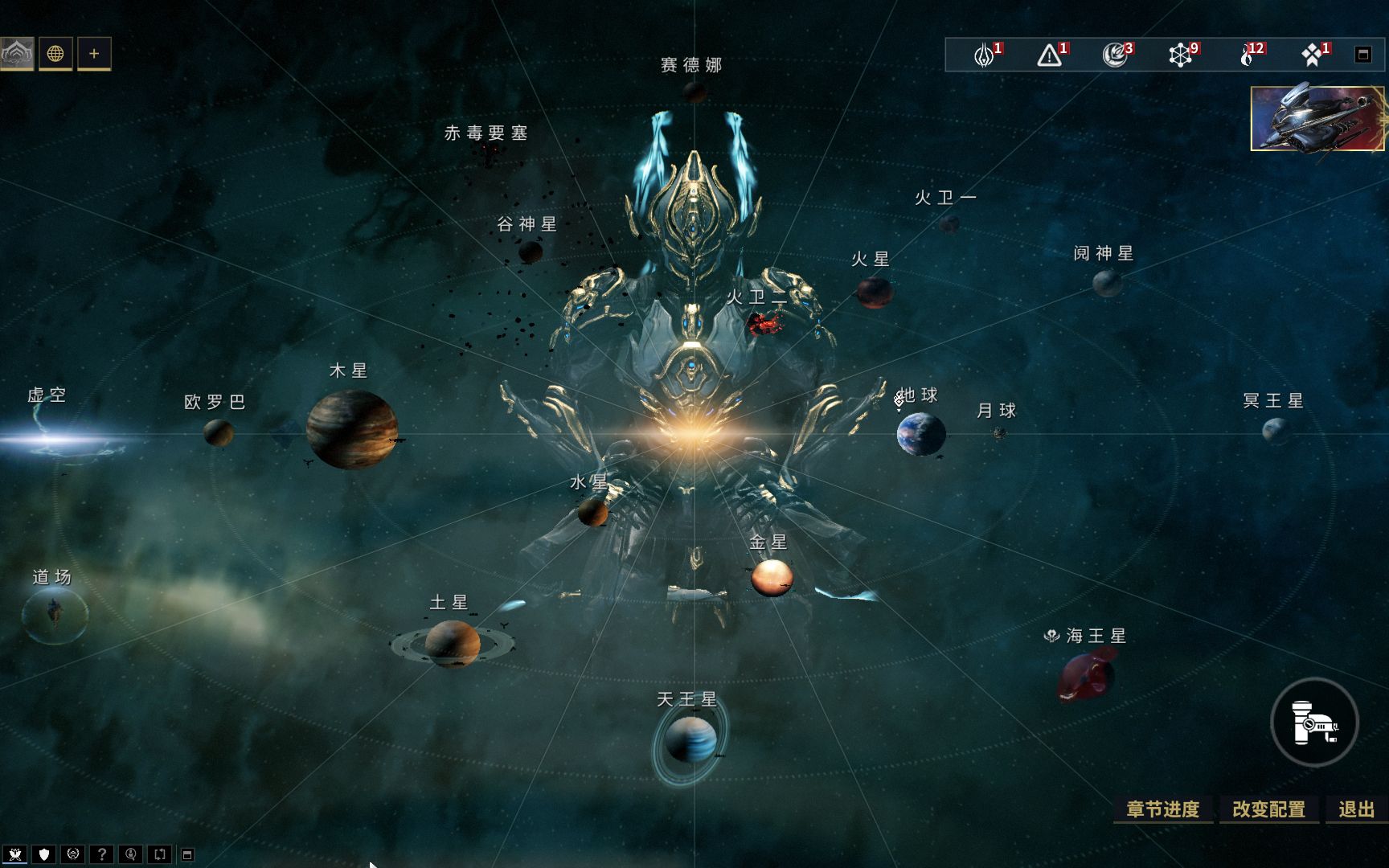Viewport: 1389px width, 868px height.
Task: Choose Uranus (天王星) planet node
Action: [690, 739]
